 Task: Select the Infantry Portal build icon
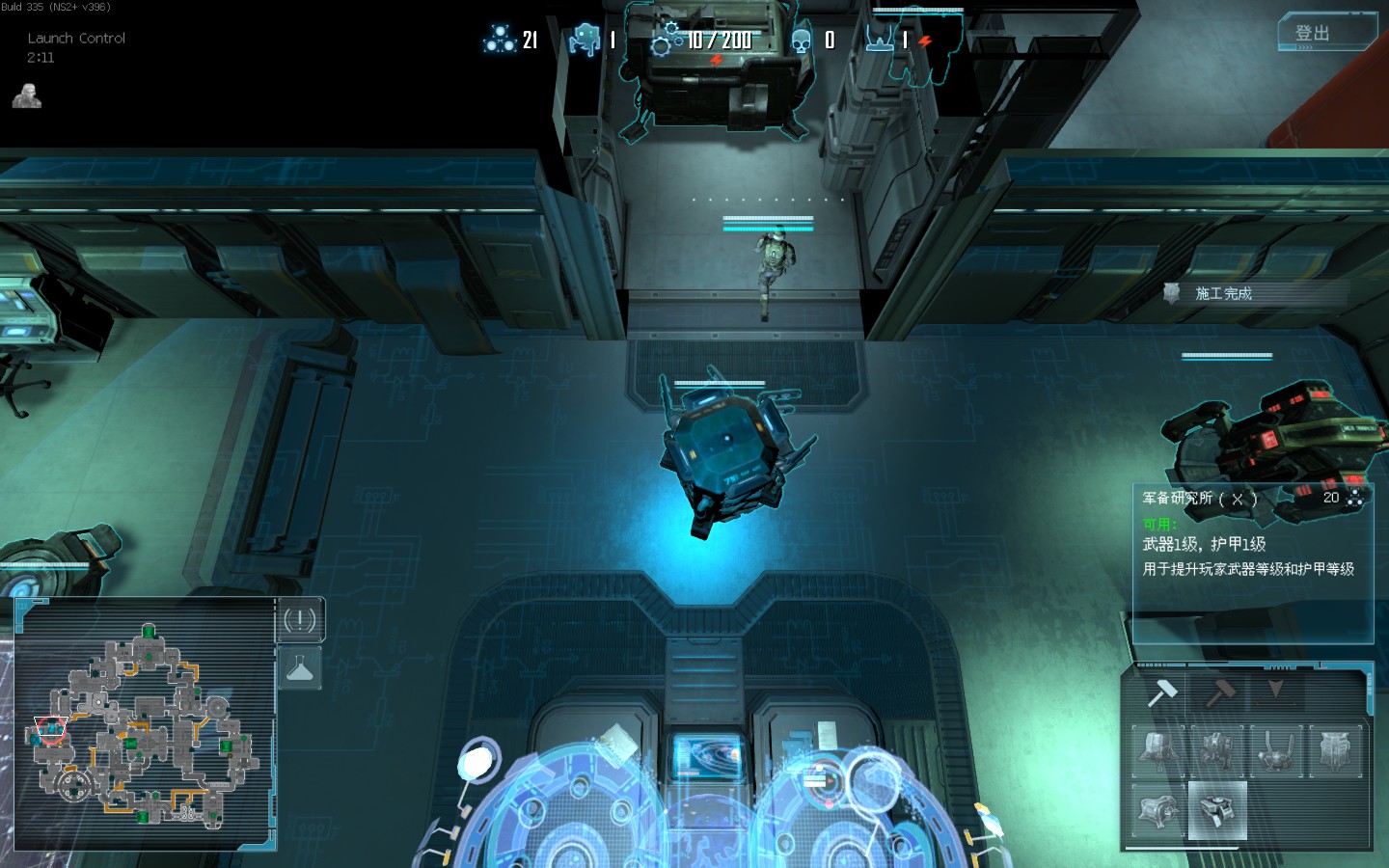1277,751
